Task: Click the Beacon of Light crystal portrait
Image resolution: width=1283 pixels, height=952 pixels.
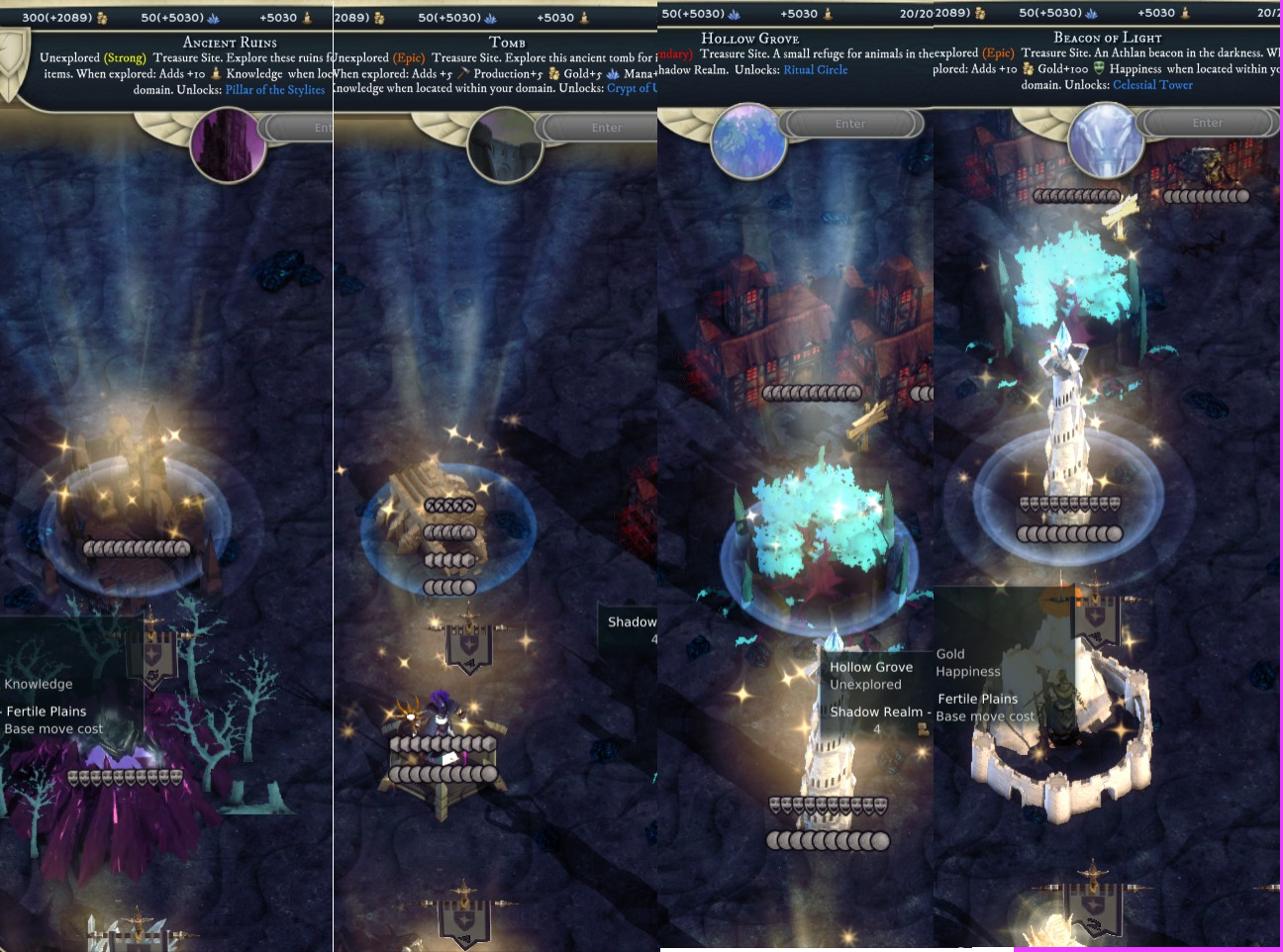Action: 1106,142
